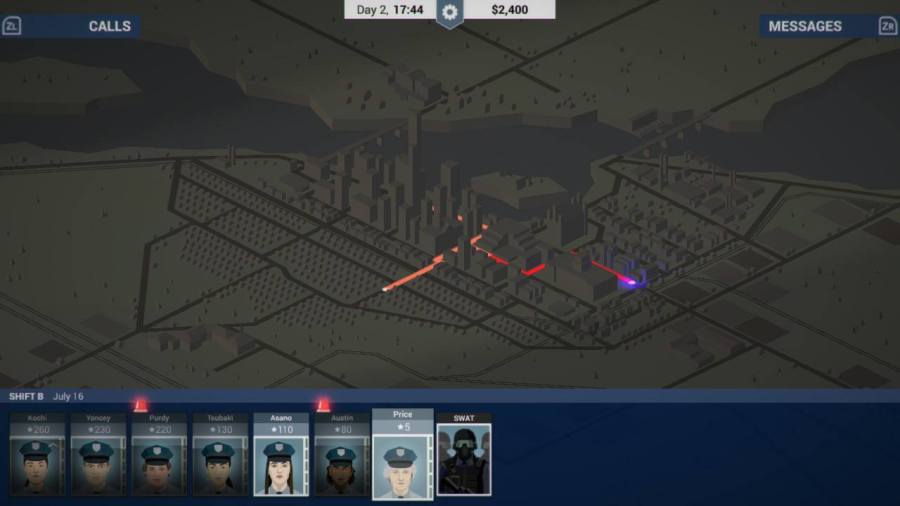Viewport: 900px width, 506px height.
Task: Click the purple police unit marker on map
Action: pyautogui.click(x=631, y=283)
